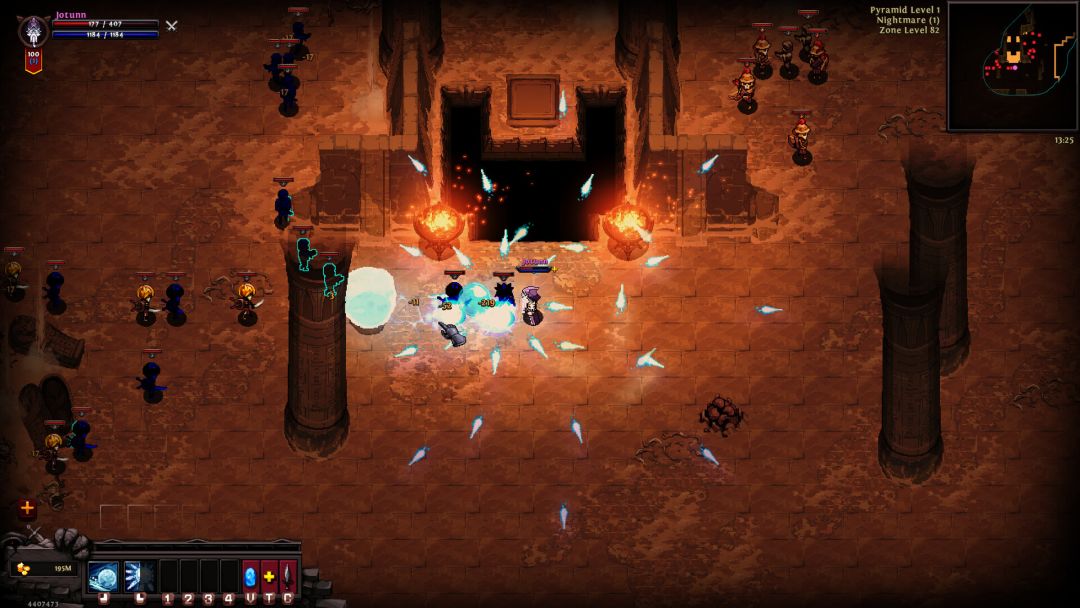Open the minimap
The image size is (1080, 608).
tap(1012, 66)
